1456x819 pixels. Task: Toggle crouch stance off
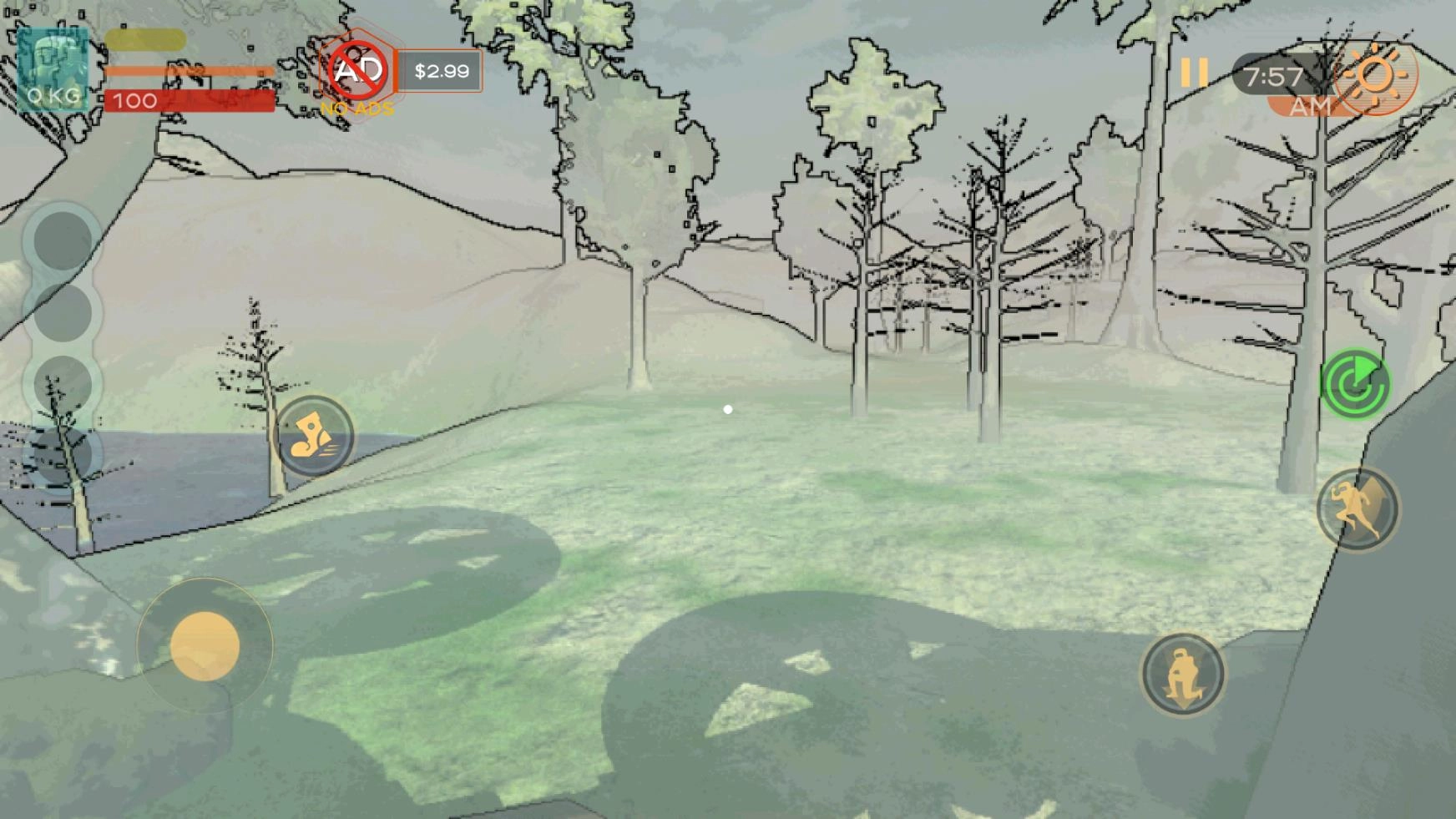[x=1181, y=675]
